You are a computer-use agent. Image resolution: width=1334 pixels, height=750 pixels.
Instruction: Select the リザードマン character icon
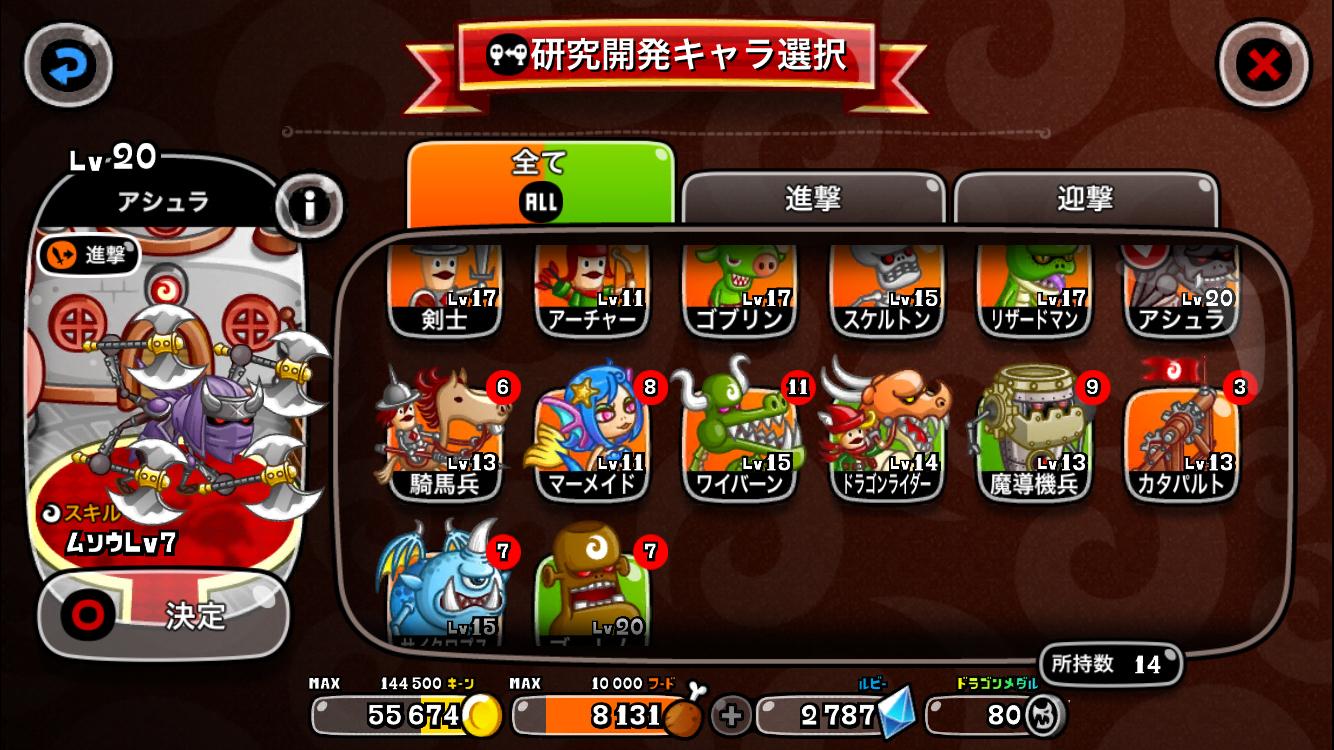[x=1033, y=290]
